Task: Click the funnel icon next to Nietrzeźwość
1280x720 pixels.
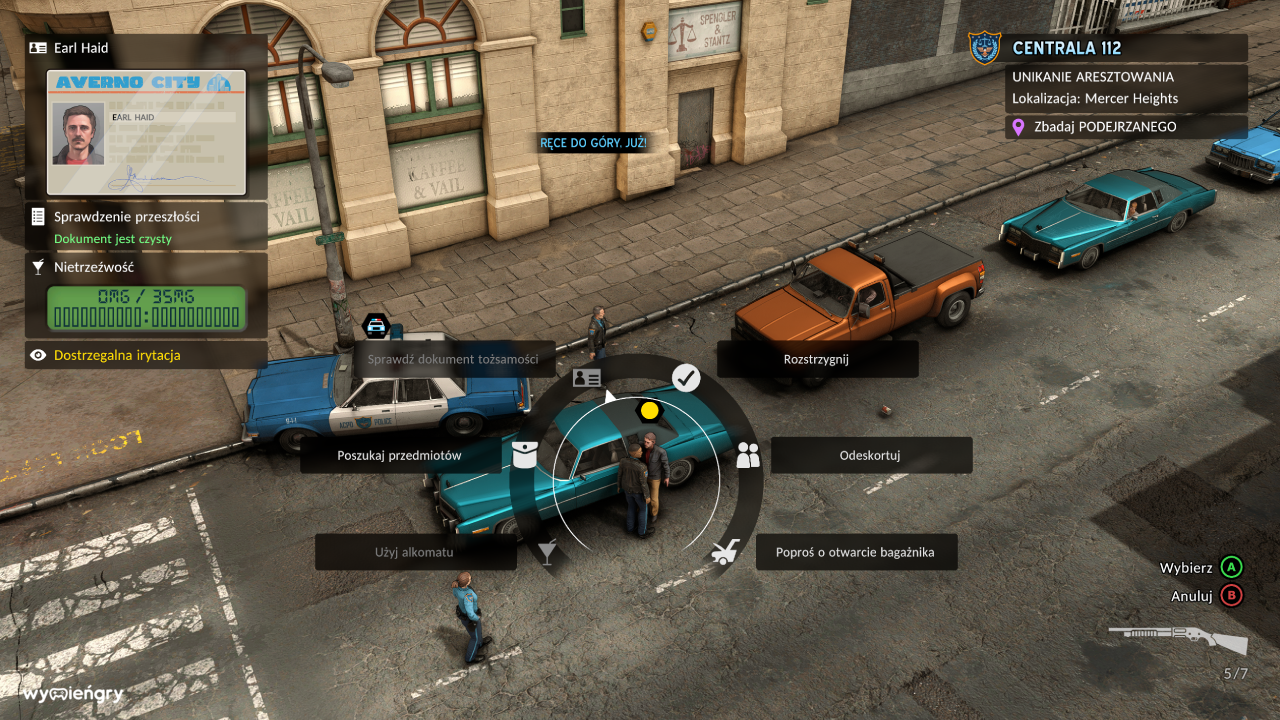Action: 38,267
